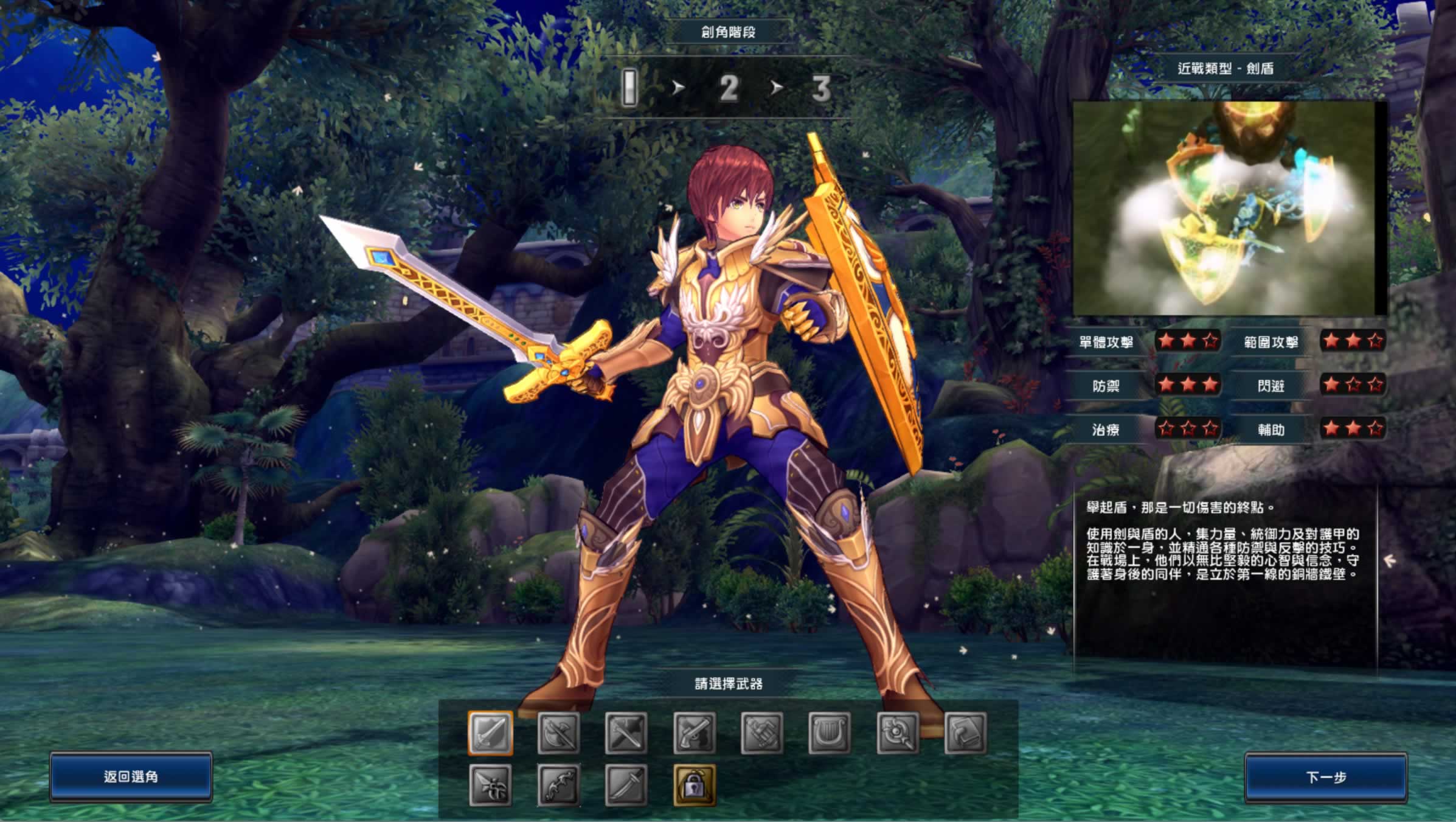Select the spearhead weapon icon
The image size is (1456, 822).
coord(490,785)
